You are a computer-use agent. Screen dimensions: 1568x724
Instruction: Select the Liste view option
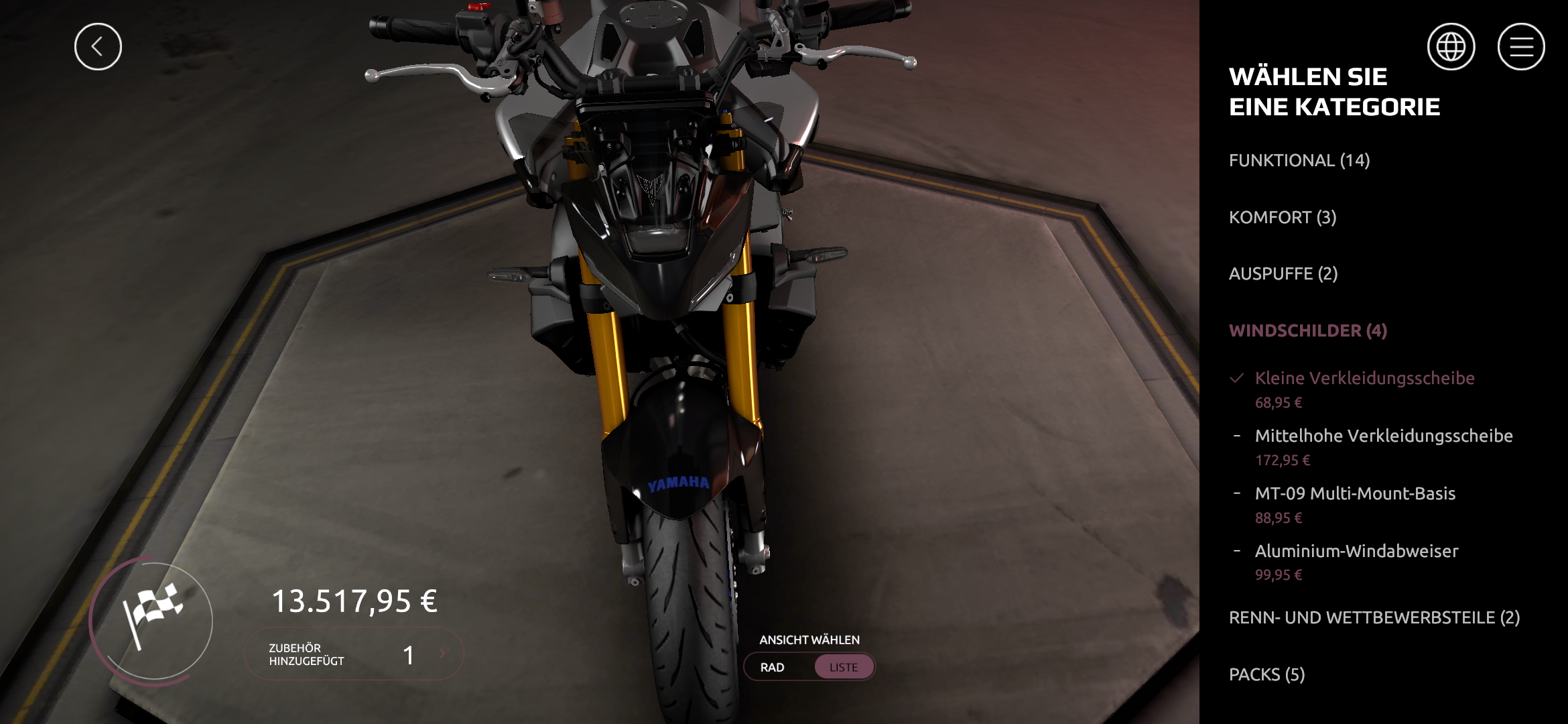(x=843, y=668)
